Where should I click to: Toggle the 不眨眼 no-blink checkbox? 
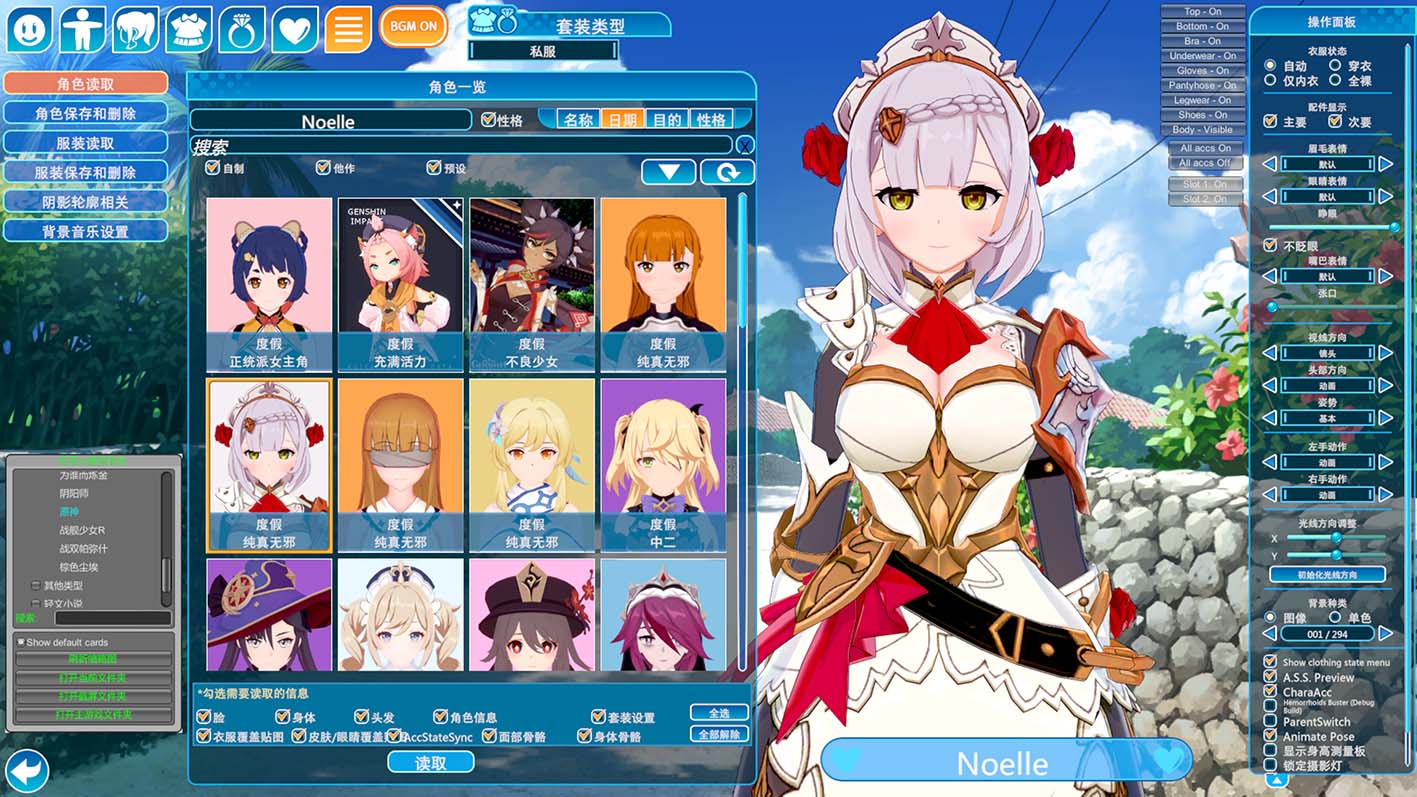(x=1271, y=245)
